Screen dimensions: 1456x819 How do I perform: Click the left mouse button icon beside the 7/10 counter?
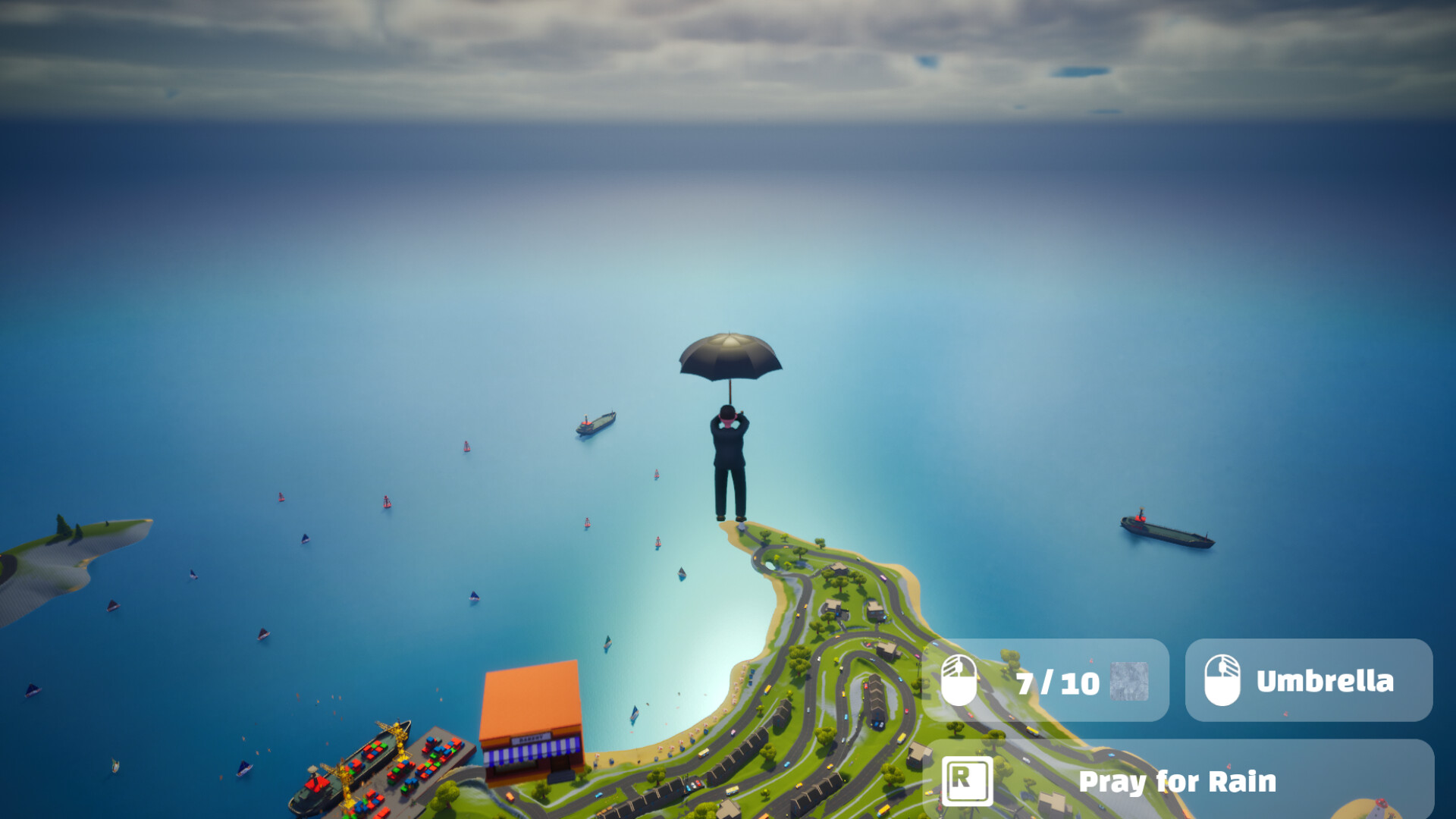(959, 680)
